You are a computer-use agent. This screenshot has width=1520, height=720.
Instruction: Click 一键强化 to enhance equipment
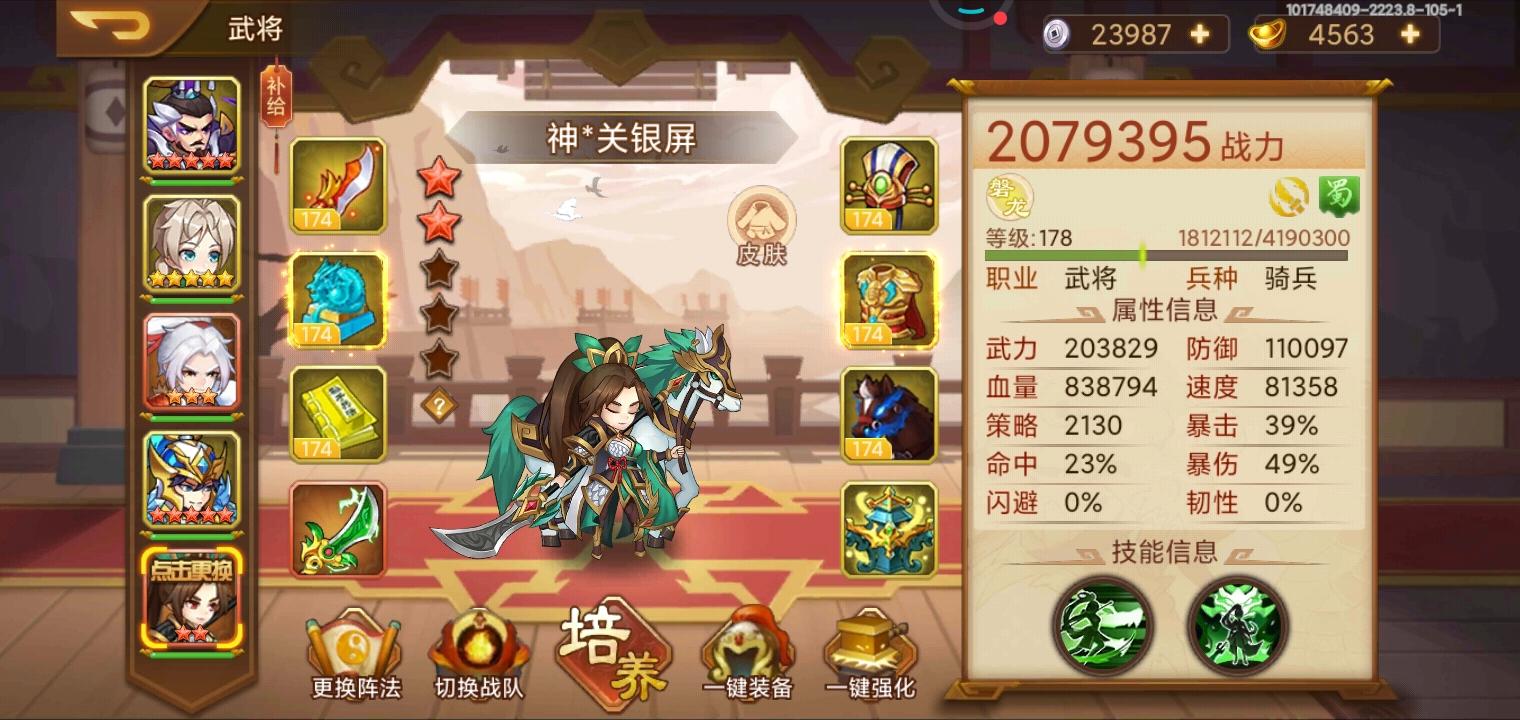tap(870, 650)
